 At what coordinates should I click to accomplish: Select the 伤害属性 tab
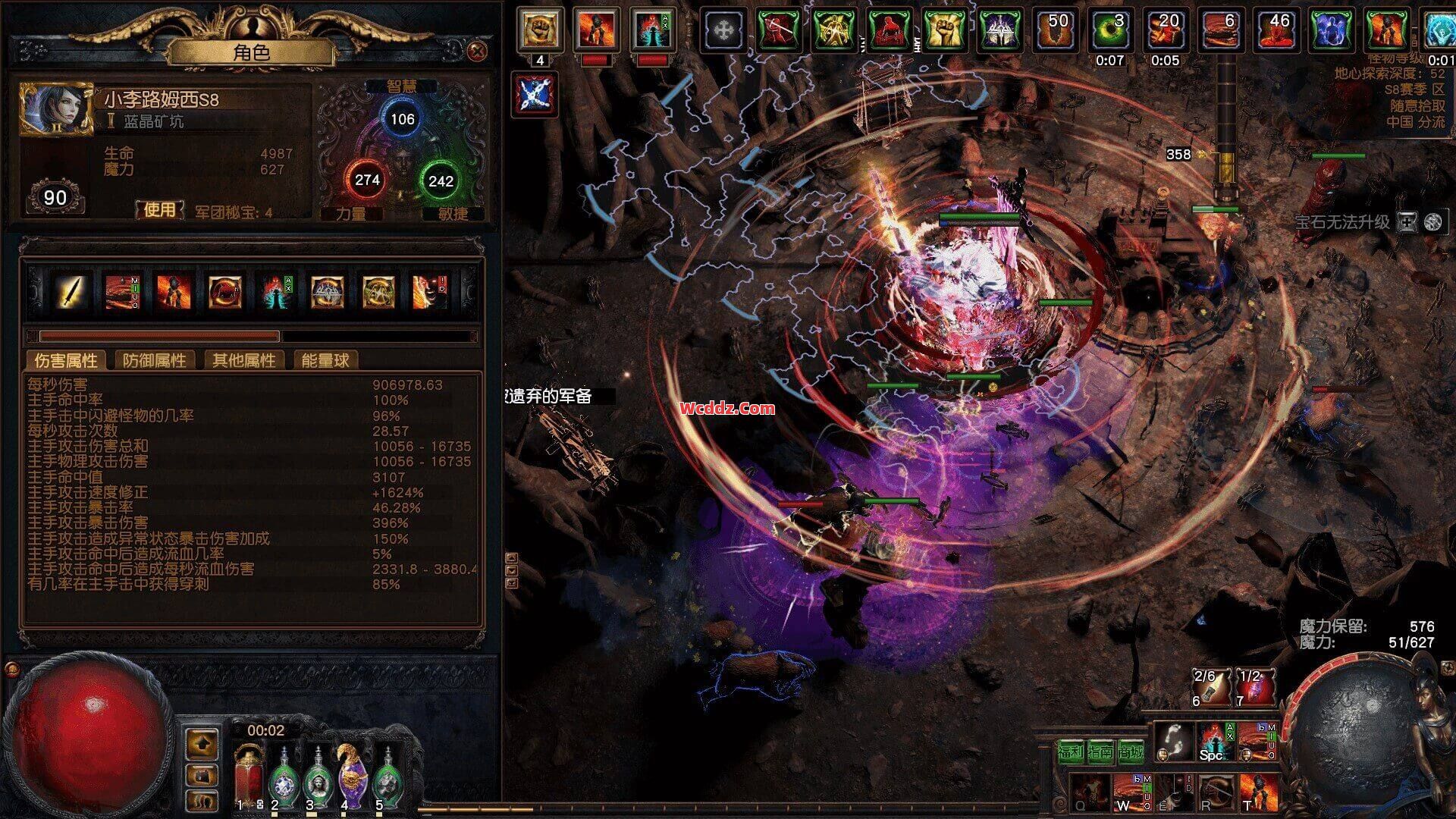coord(66,360)
